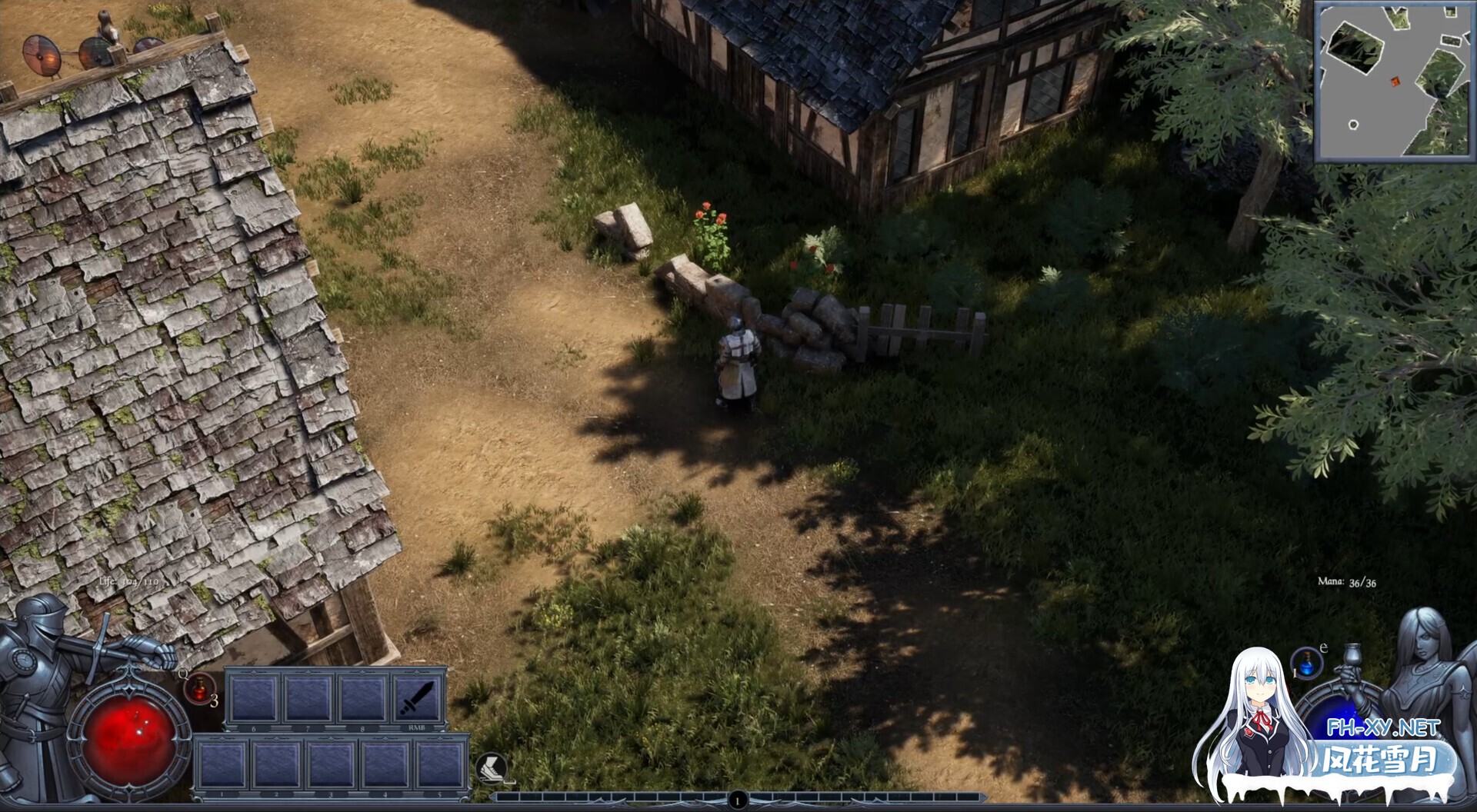The image size is (1477, 812).
Task: Use the red health potion
Action: click(200, 687)
